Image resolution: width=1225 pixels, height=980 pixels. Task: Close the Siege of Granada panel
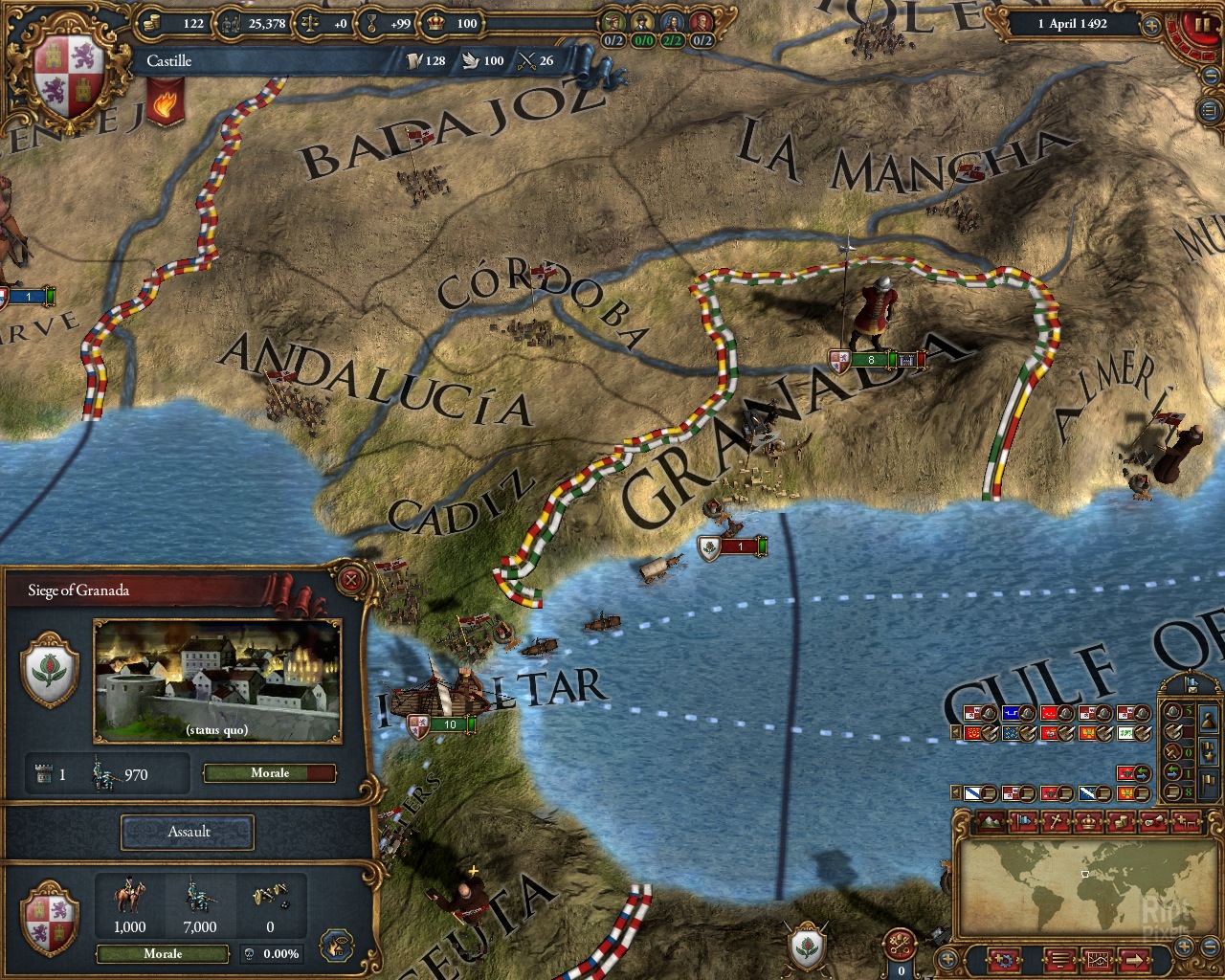pyautogui.click(x=351, y=579)
